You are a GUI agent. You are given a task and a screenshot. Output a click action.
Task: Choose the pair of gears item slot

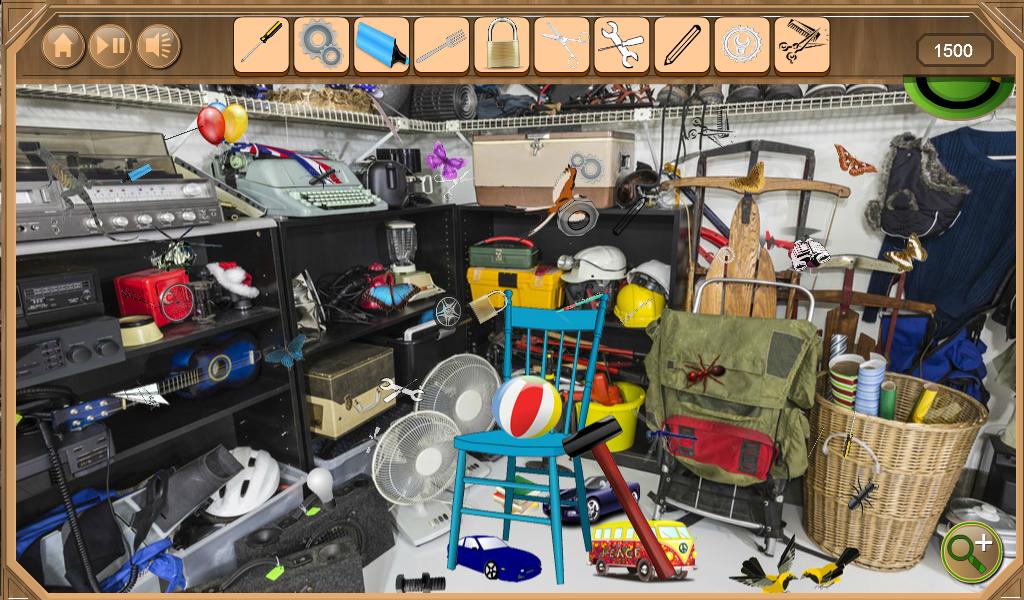(321, 45)
